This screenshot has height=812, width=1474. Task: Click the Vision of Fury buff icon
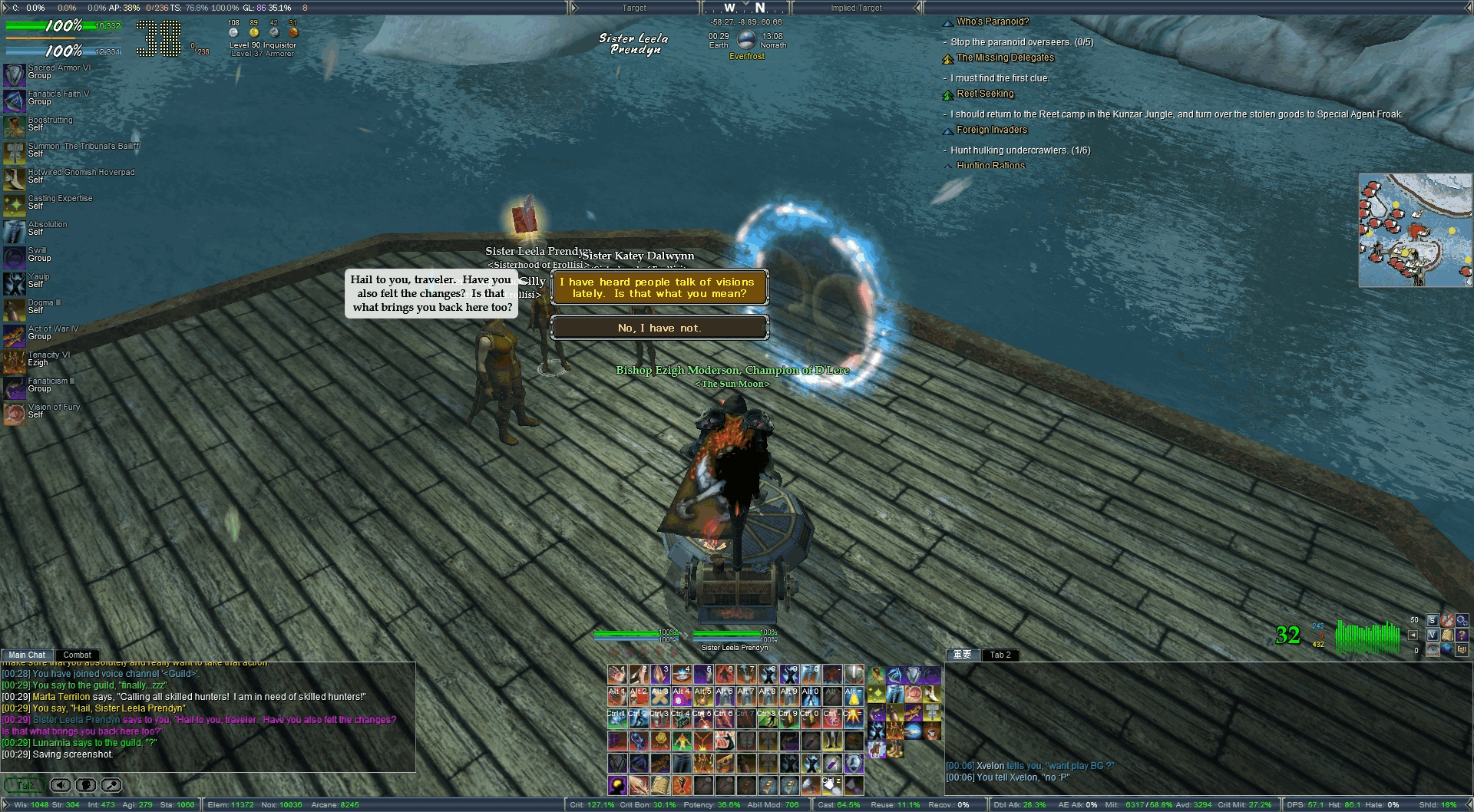point(15,414)
